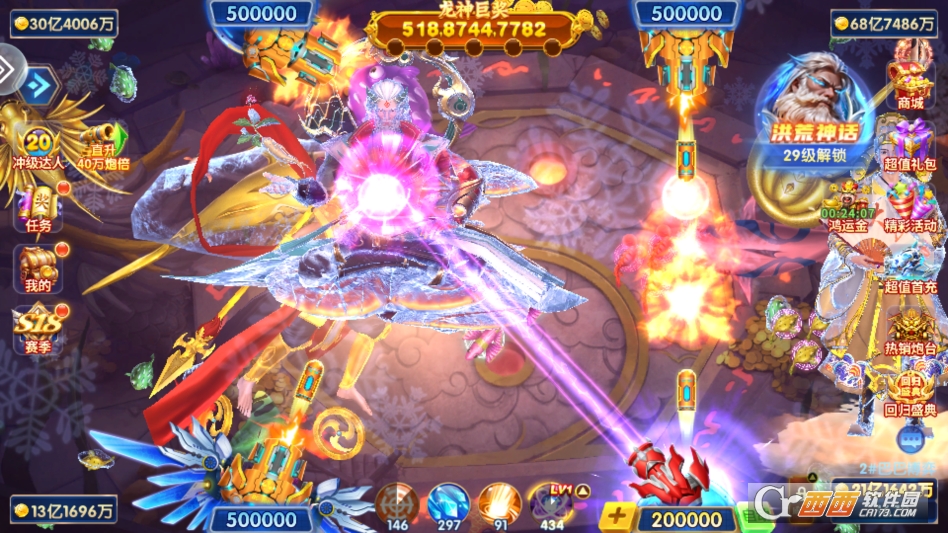
Task: Open the 超值首充 first recharge offer
Action: pyautogui.click(x=910, y=268)
